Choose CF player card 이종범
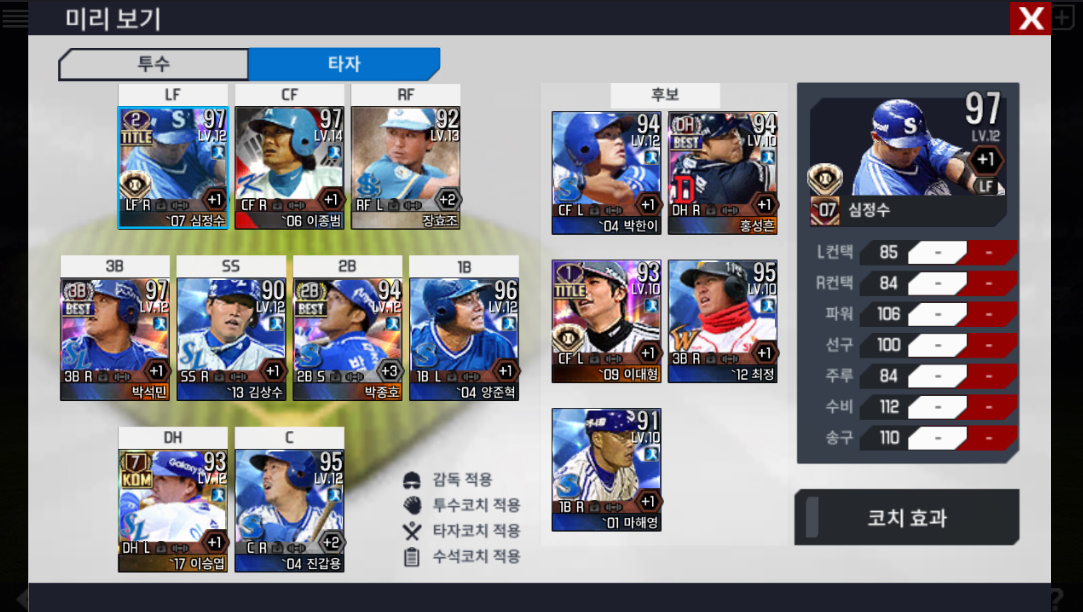This screenshot has height=612, width=1083. [x=289, y=168]
